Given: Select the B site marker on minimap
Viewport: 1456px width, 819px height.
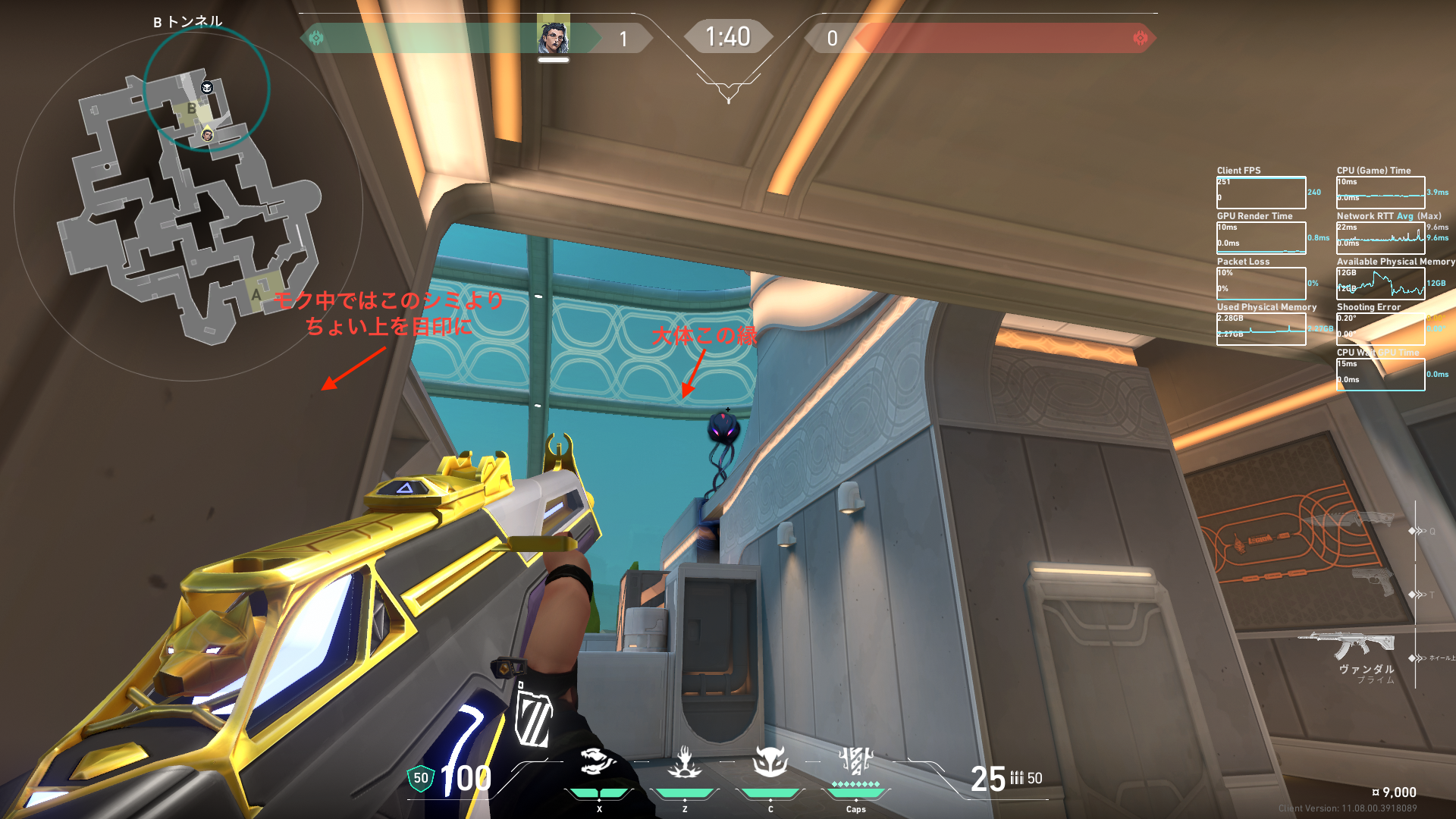Looking at the screenshot, I should point(191,109).
